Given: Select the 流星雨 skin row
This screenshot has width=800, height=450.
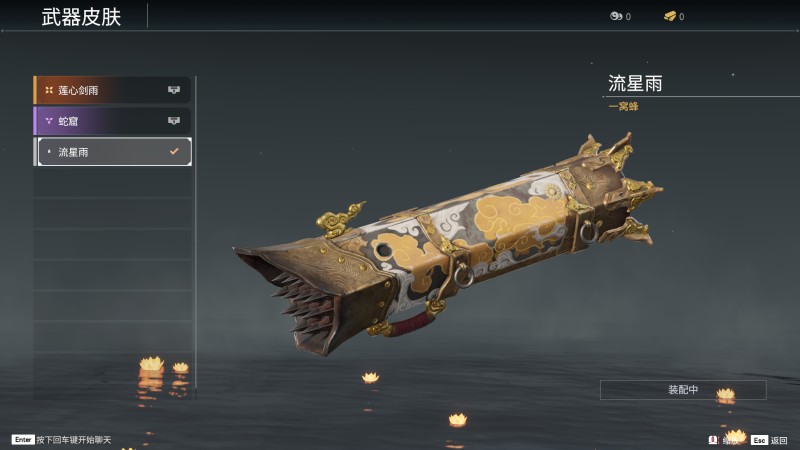Looking at the screenshot, I should pos(112,152).
